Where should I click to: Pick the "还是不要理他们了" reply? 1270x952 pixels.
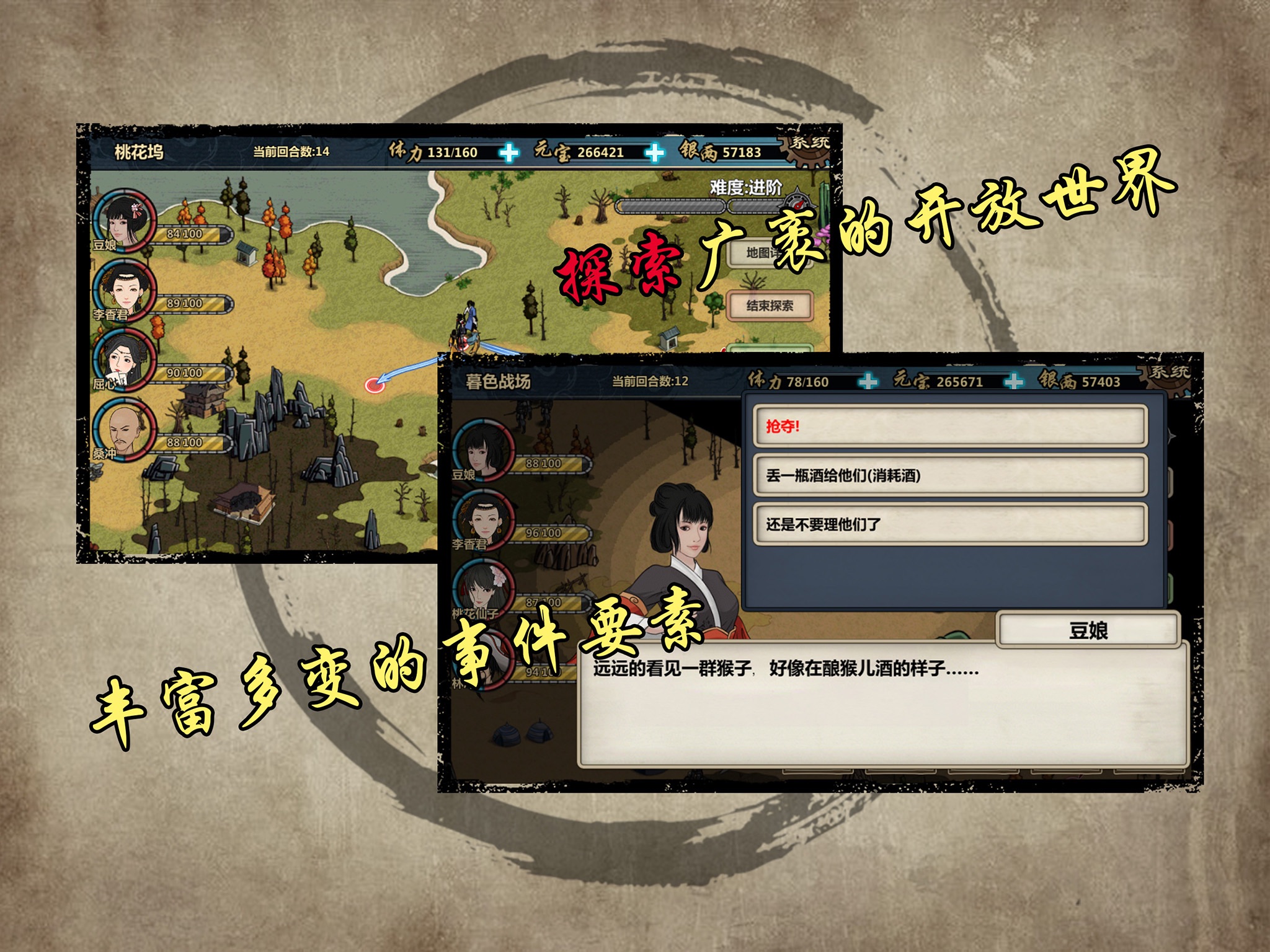point(949,524)
